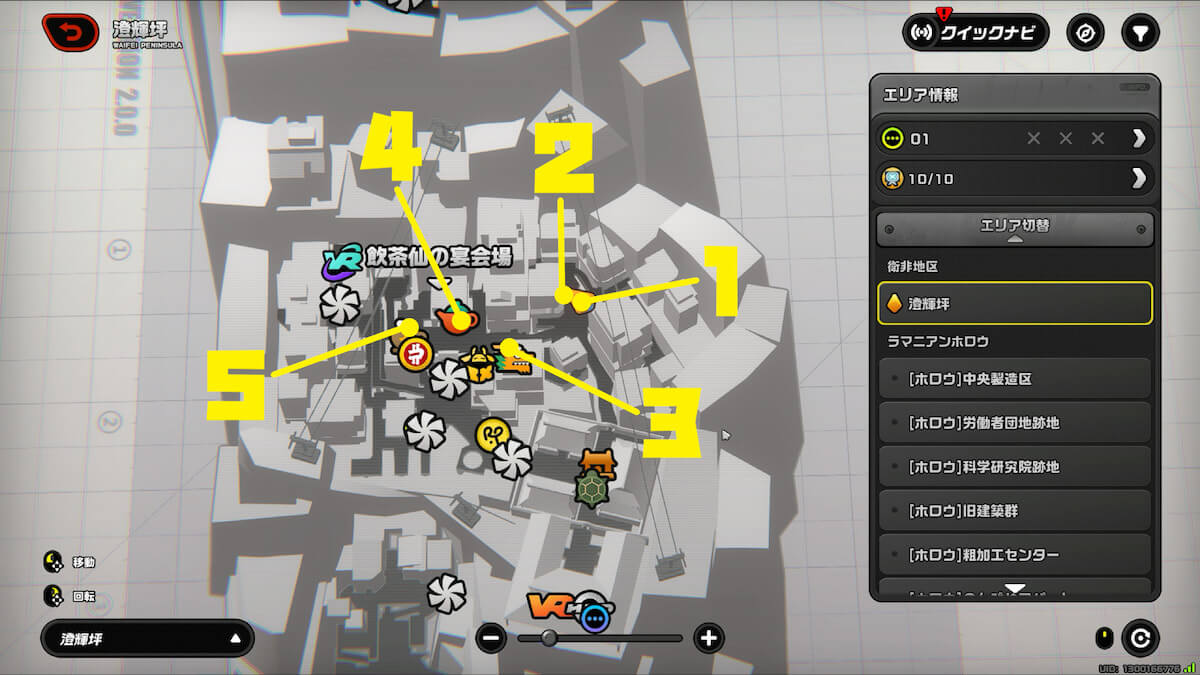Viewport: 1200px width, 675px height.
Task: Select [ホロウ]粗加工センター area
Action: tap(1014, 555)
